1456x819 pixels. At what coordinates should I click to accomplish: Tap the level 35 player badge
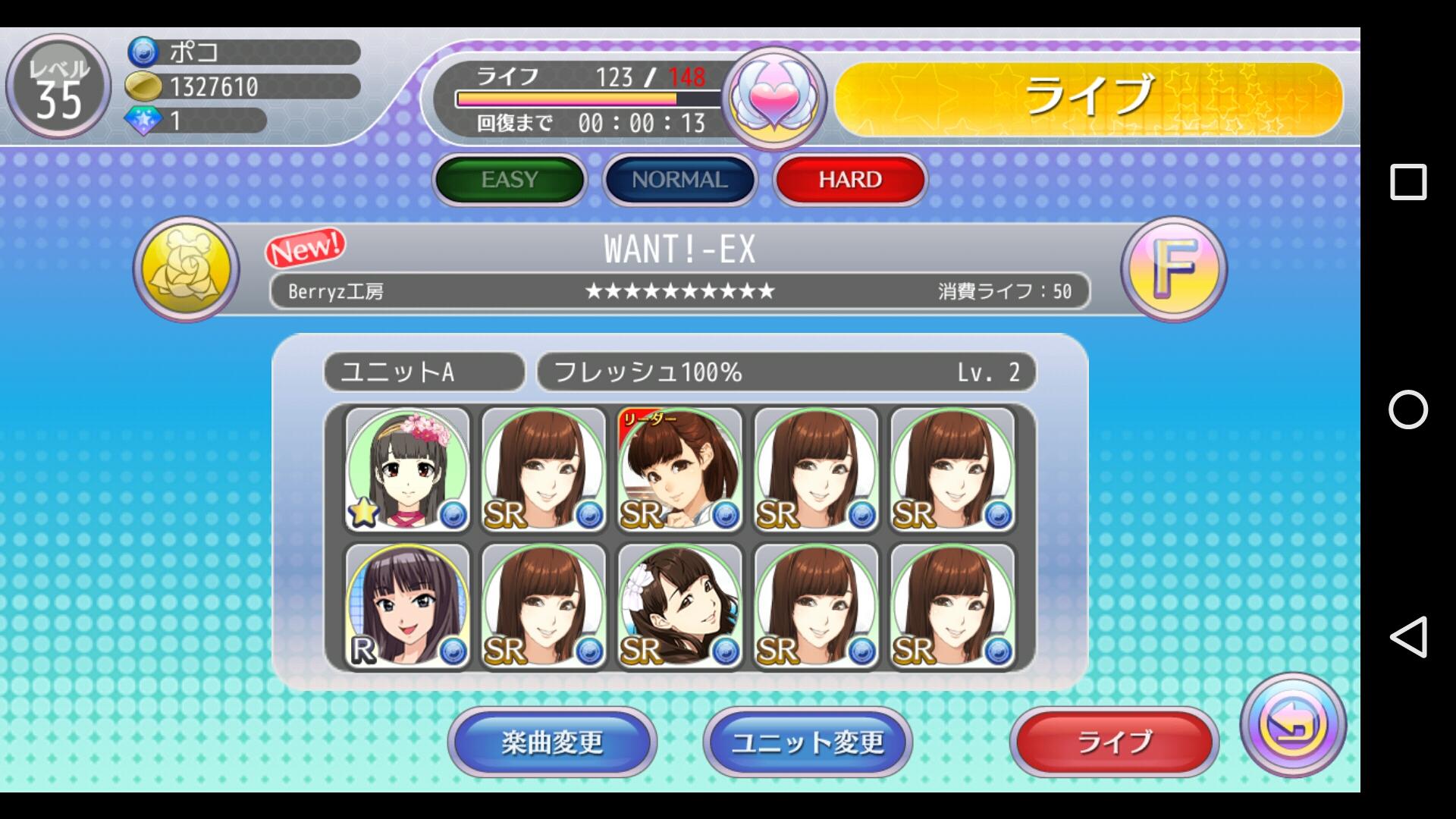tap(58, 87)
